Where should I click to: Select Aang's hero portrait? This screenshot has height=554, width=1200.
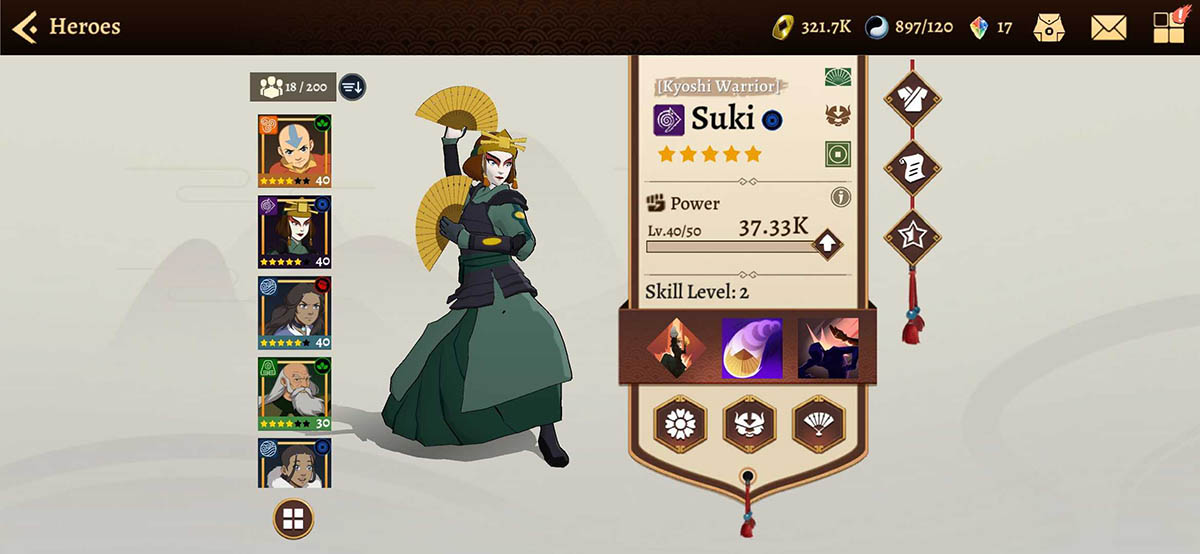point(294,151)
